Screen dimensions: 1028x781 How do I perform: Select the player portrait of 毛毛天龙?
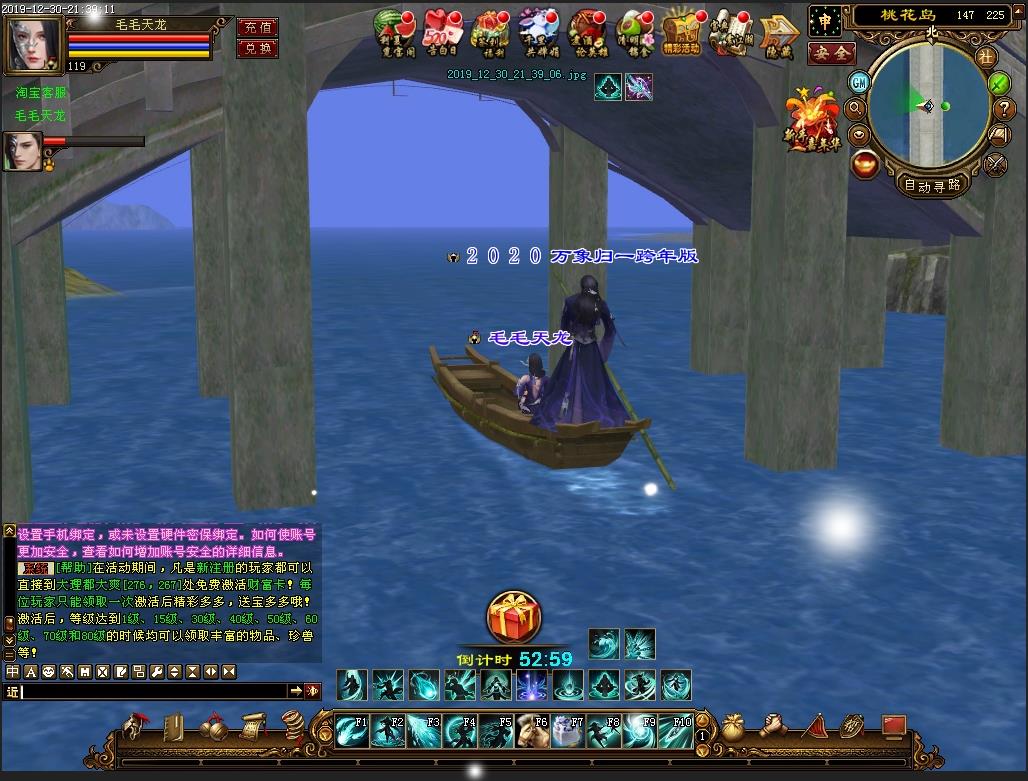34,41
